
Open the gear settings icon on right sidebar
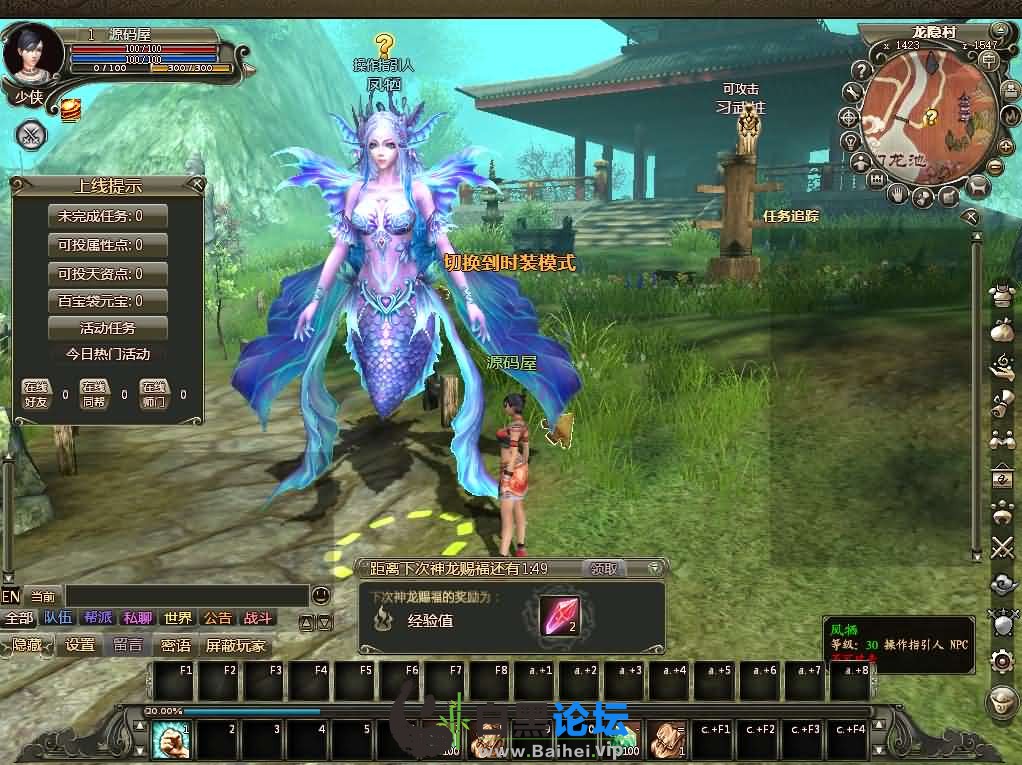click(1002, 660)
